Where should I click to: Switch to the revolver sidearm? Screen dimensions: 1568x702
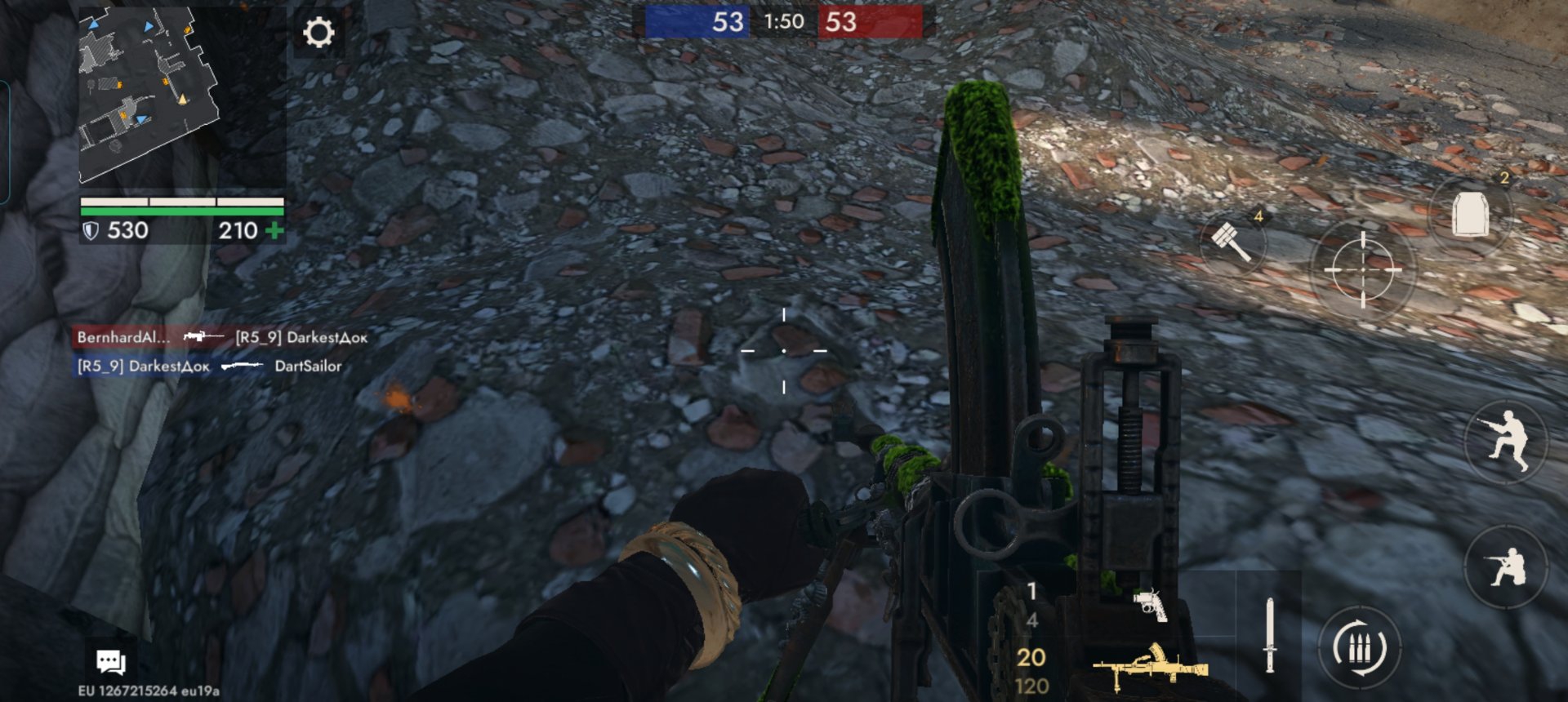coord(1150,604)
